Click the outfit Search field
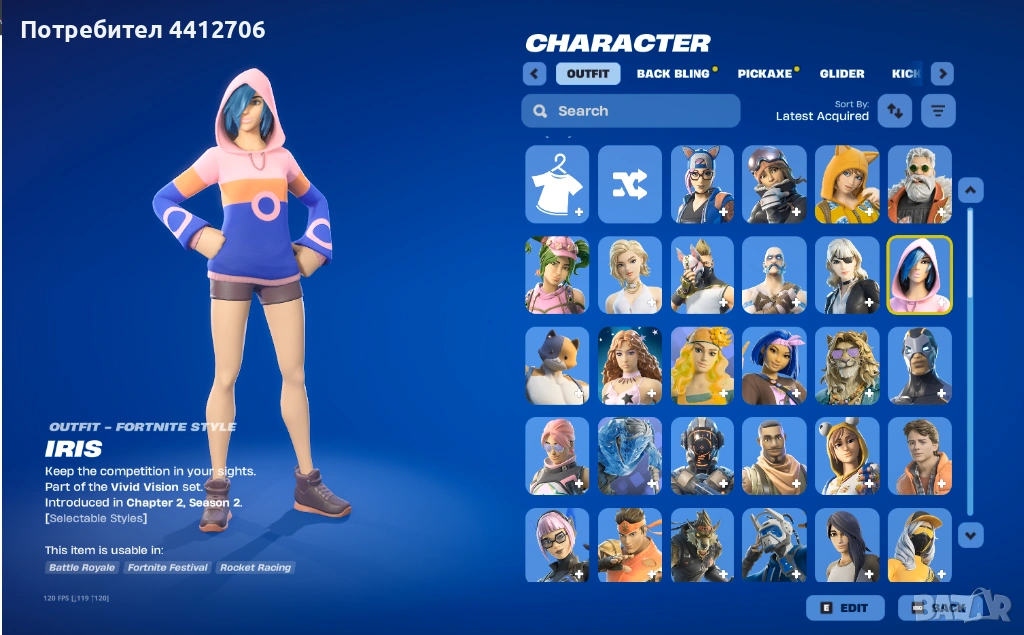The height and width of the screenshot is (635, 1024). [x=630, y=111]
